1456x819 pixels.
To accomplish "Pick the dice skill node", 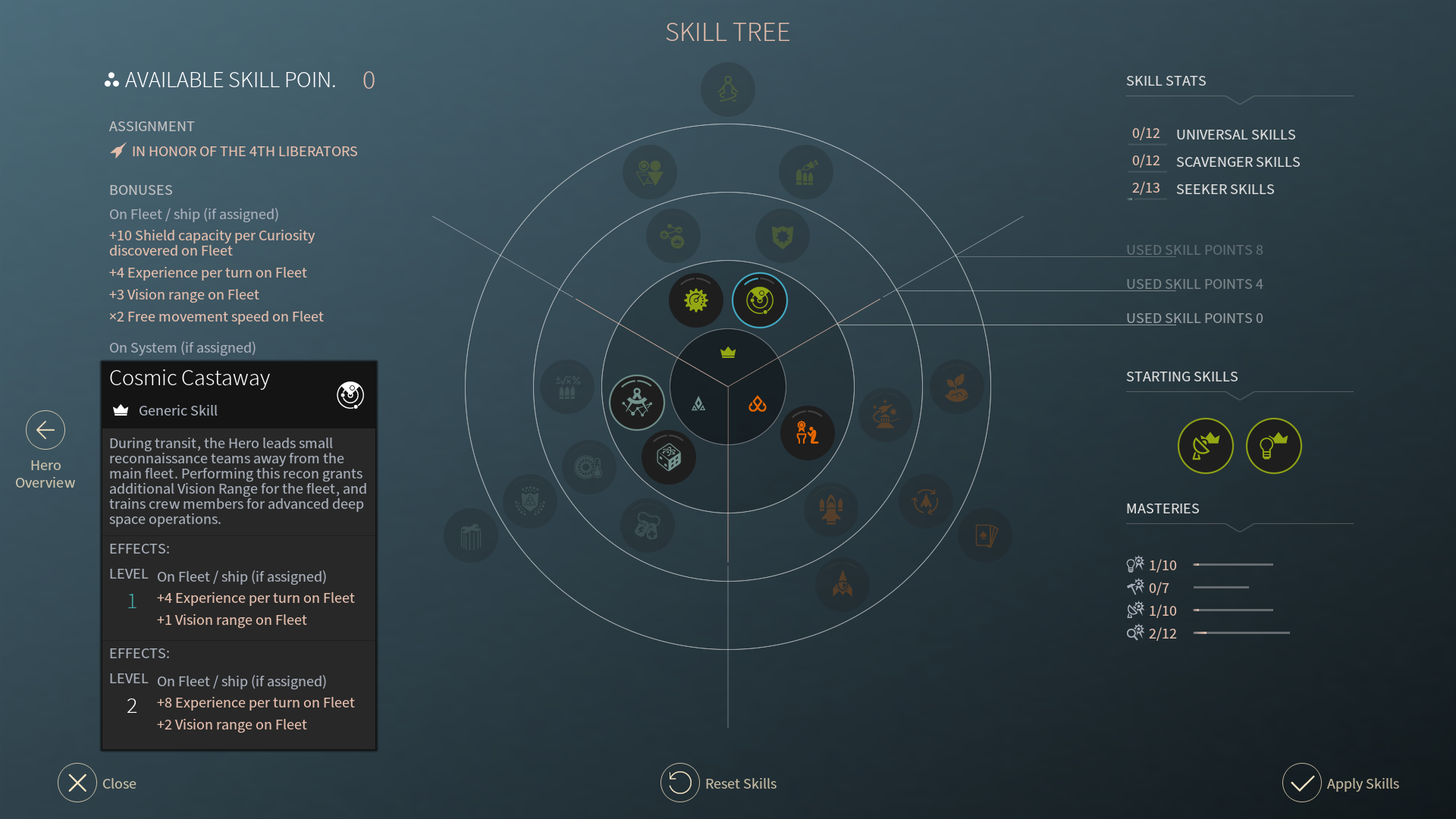I will pos(669,457).
